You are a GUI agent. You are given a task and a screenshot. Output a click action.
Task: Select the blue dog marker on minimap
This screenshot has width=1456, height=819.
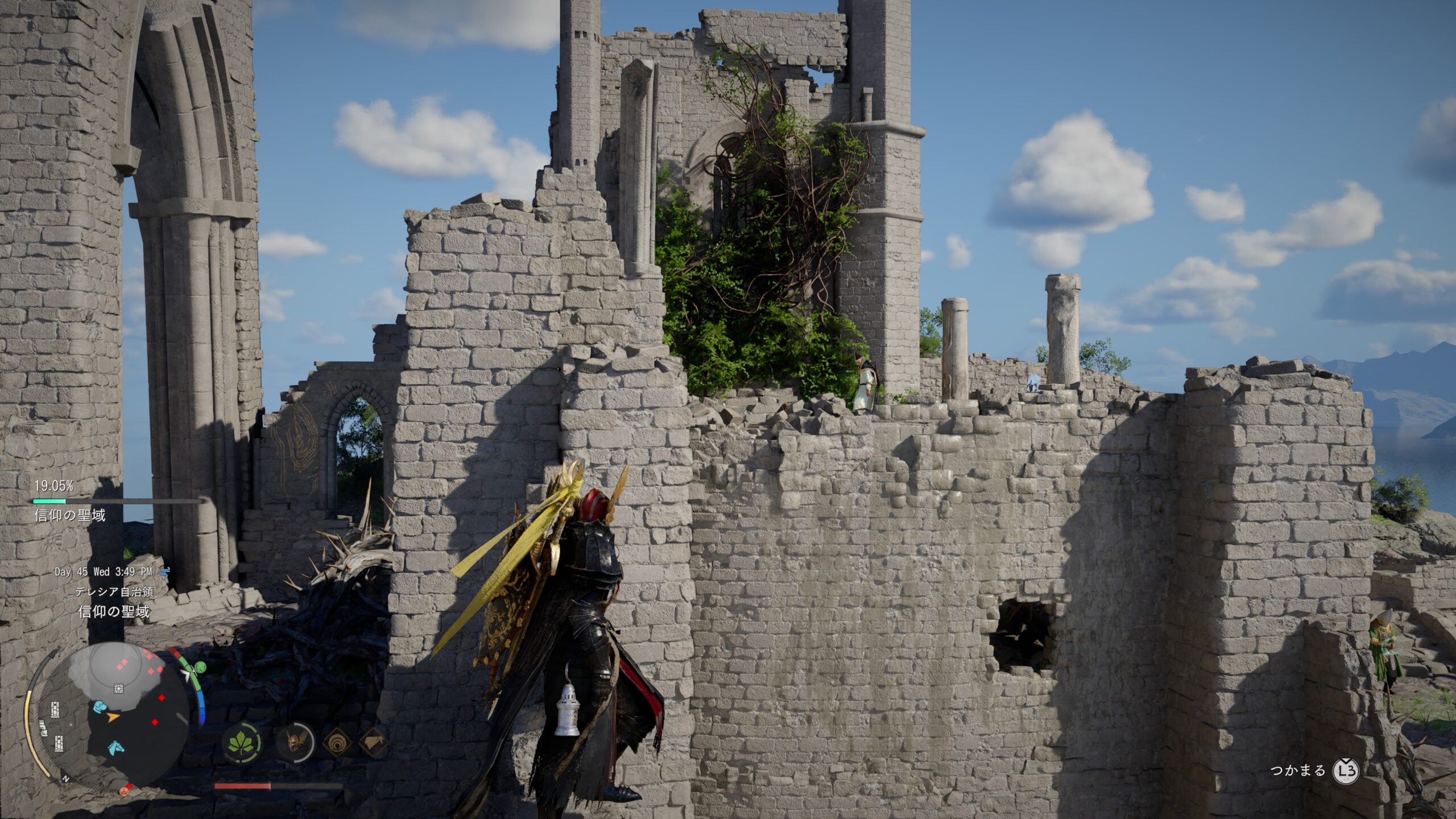tap(100, 706)
